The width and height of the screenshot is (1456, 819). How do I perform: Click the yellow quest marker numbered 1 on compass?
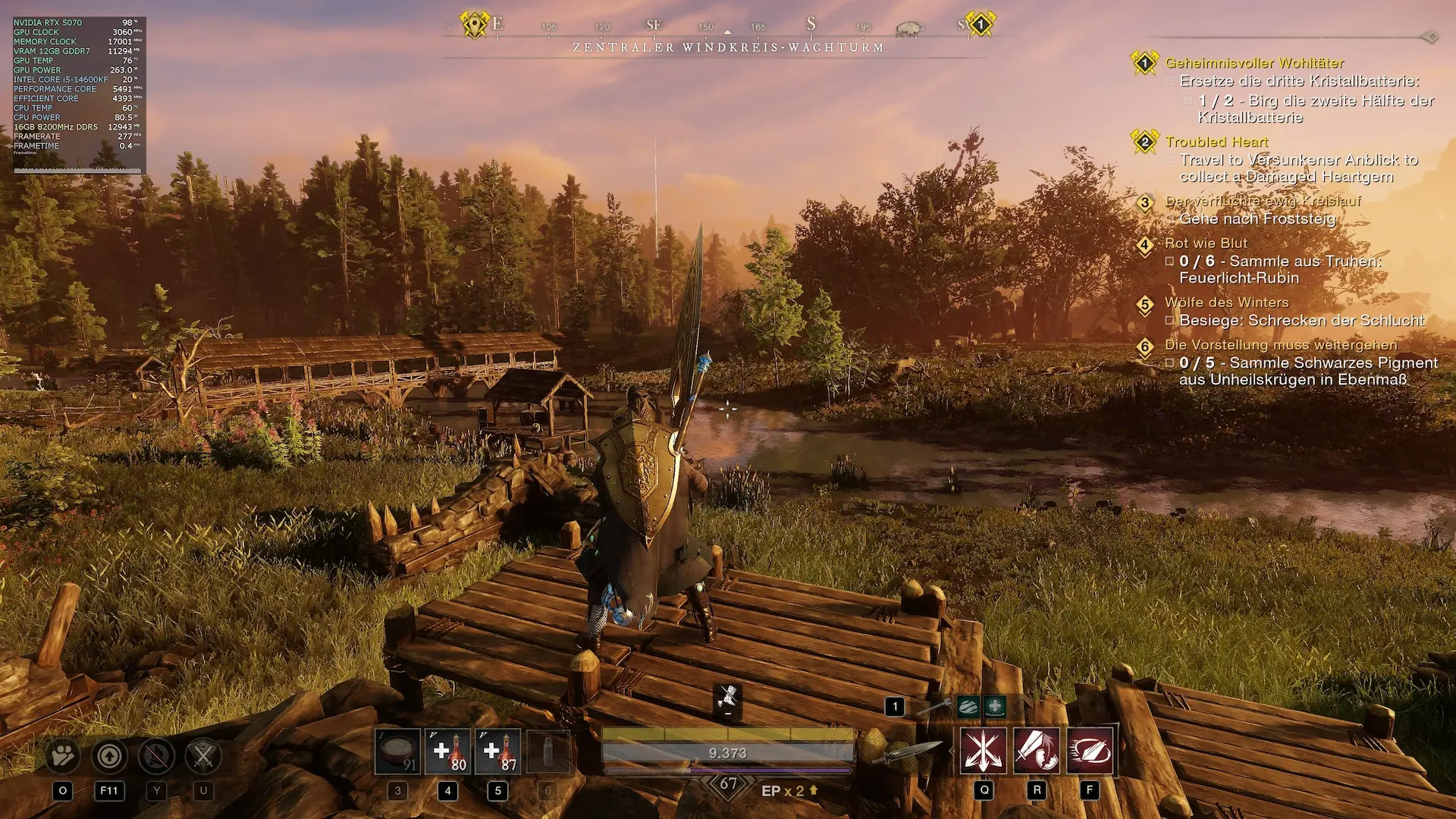[980, 24]
